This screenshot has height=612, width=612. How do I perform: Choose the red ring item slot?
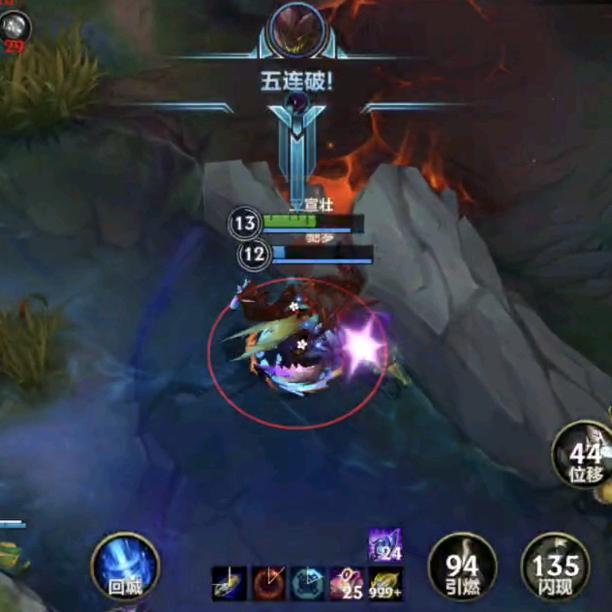click(268, 583)
